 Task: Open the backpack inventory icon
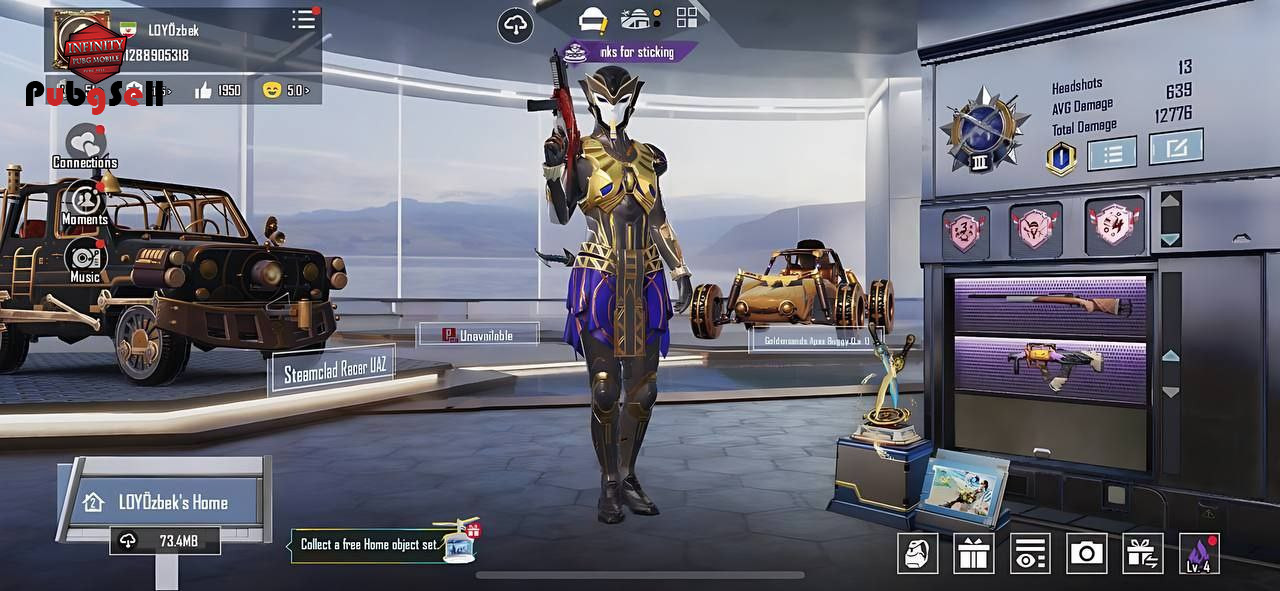[917, 553]
